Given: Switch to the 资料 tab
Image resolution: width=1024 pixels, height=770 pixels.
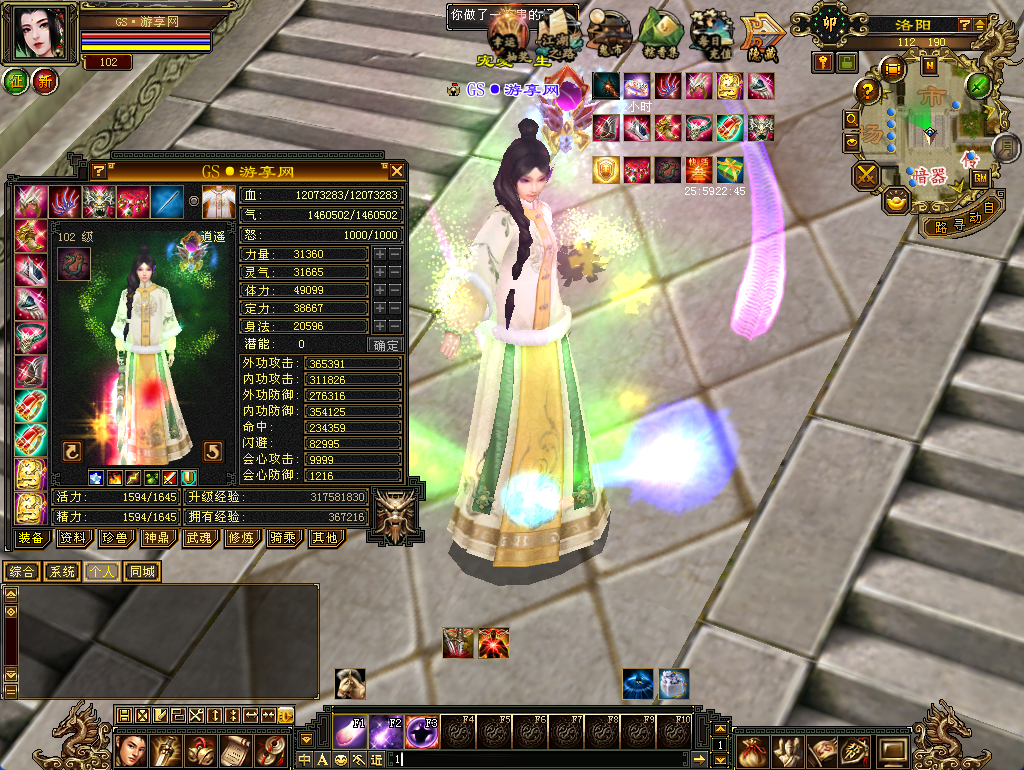Looking at the screenshot, I should click(x=72, y=538).
